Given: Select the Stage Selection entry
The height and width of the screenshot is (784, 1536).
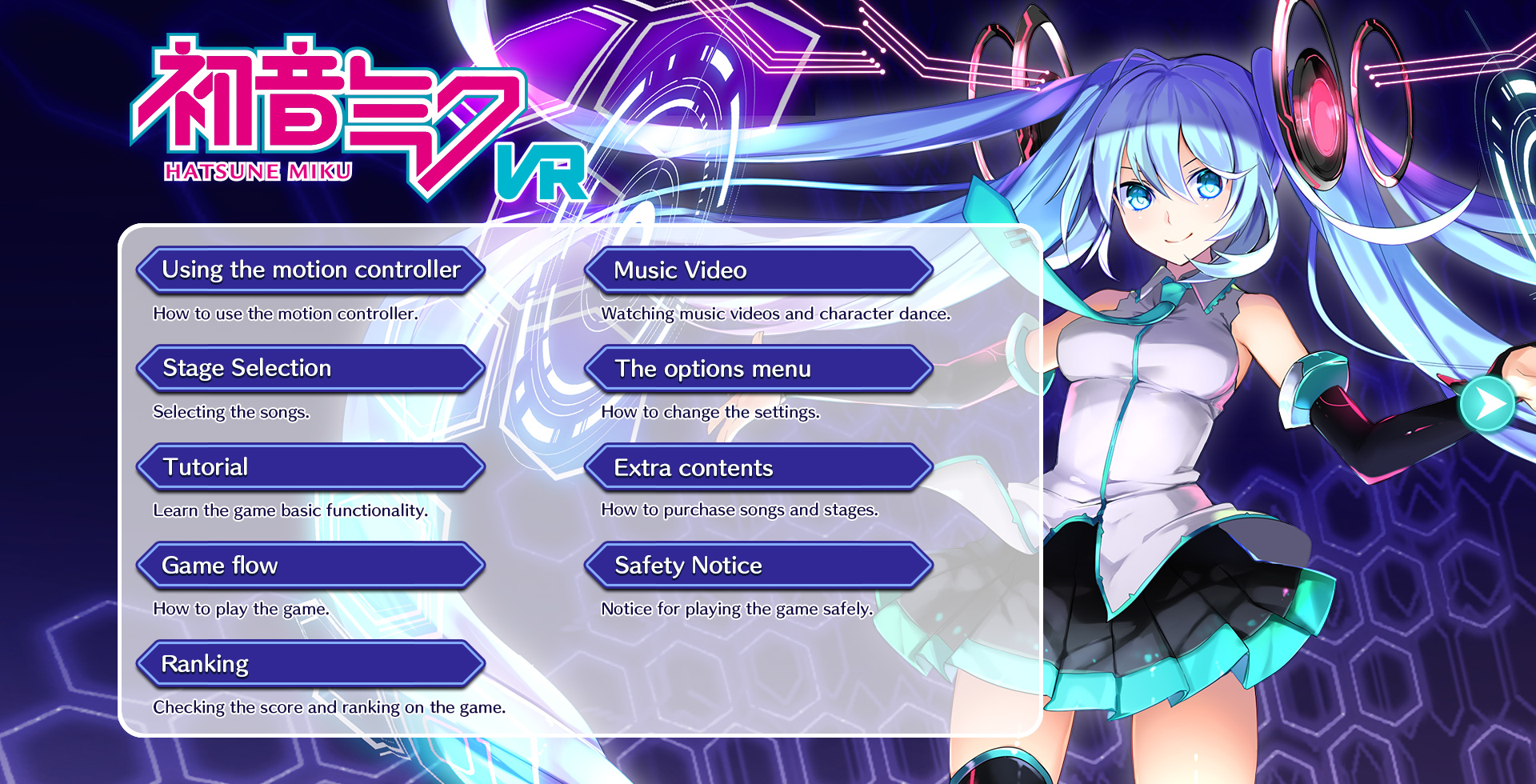Looking at the screenshot, I should 310,369.
